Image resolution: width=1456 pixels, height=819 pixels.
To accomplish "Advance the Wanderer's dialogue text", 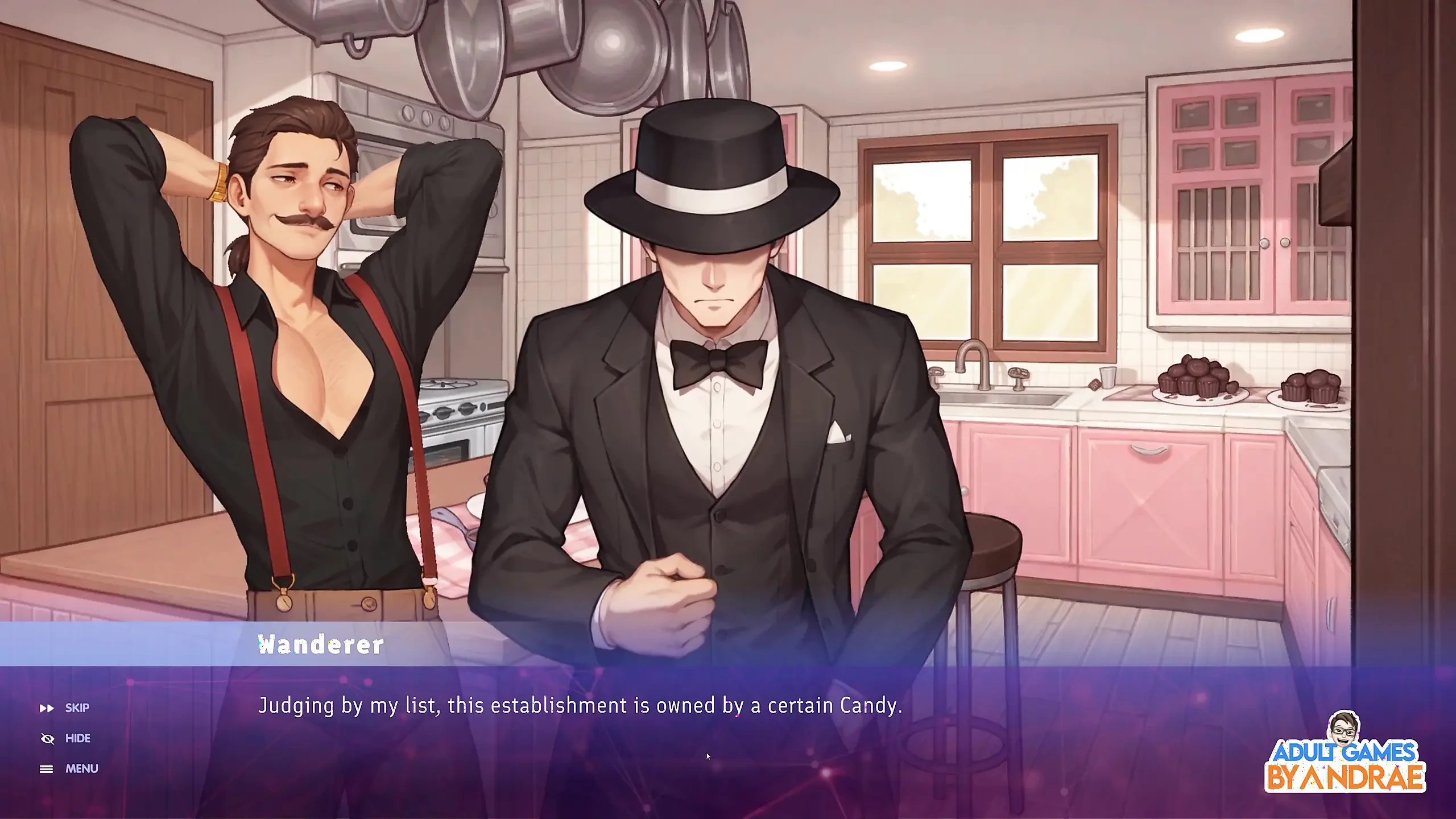I will pos(580,706).
